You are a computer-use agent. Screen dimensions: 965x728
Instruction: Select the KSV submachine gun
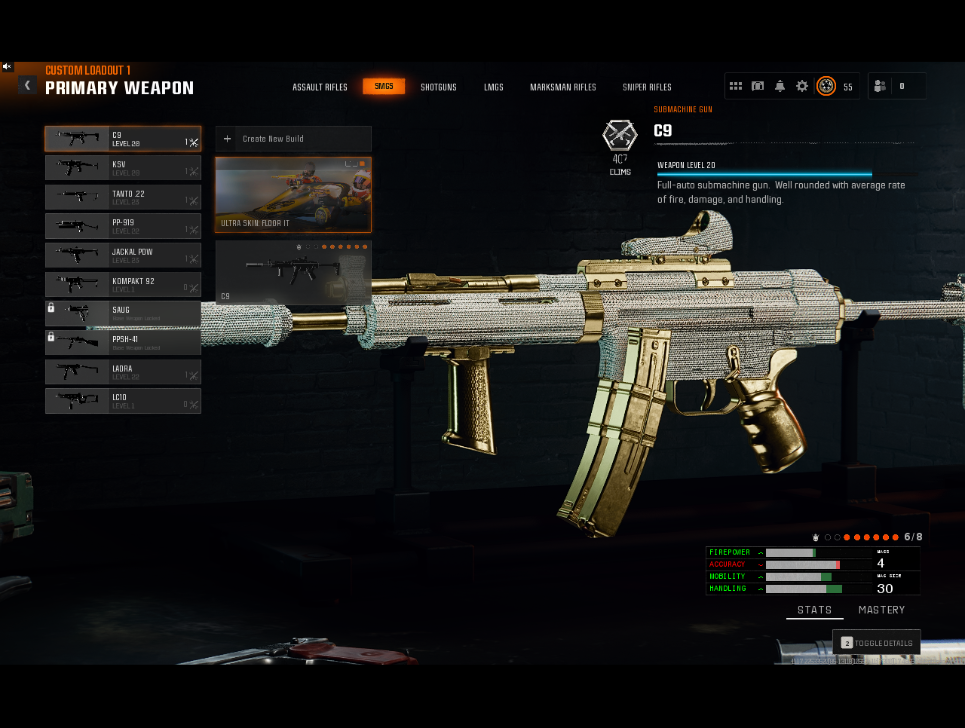[x=123, y=168]
